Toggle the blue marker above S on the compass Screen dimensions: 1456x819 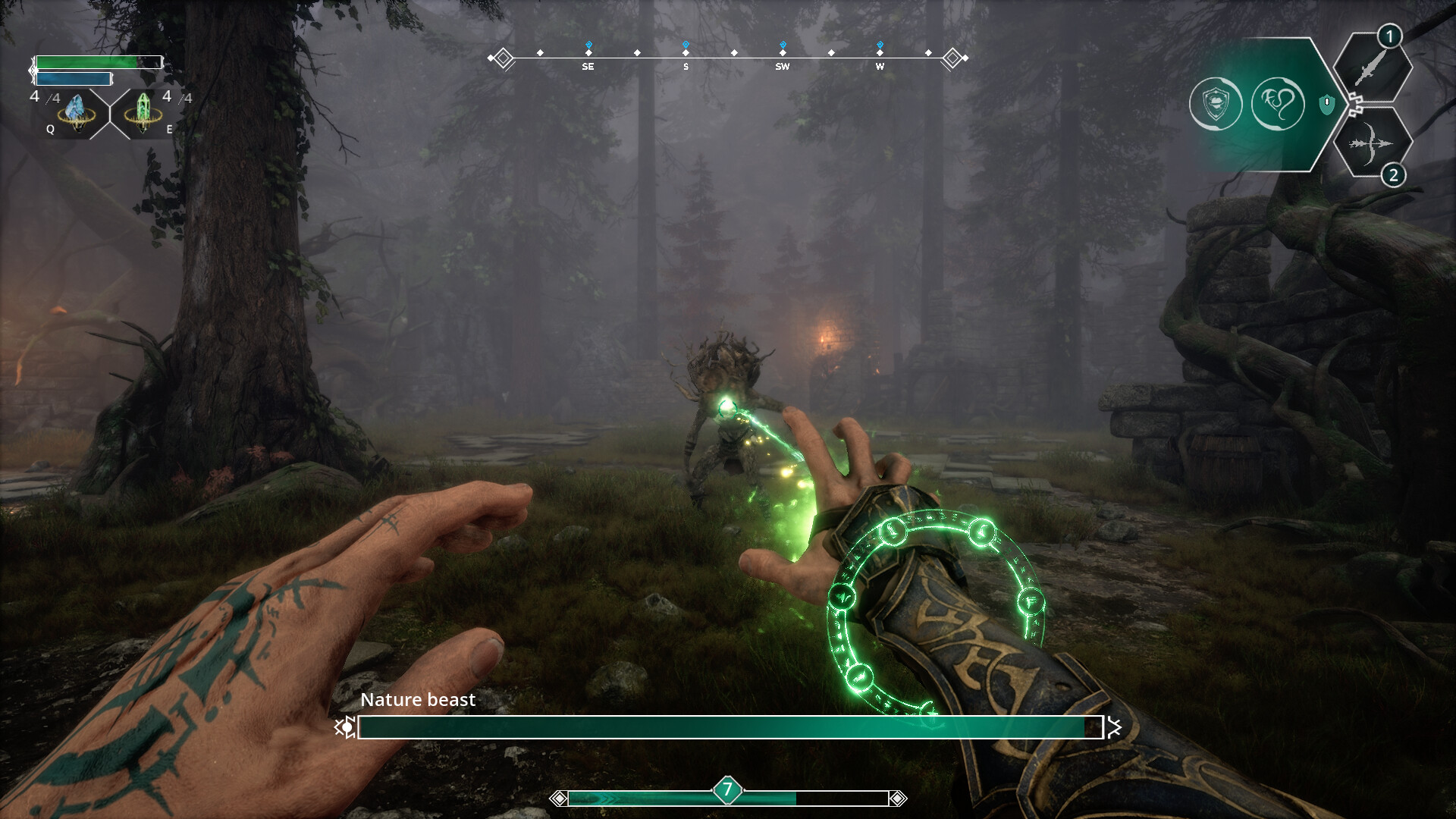click(686, 43)
